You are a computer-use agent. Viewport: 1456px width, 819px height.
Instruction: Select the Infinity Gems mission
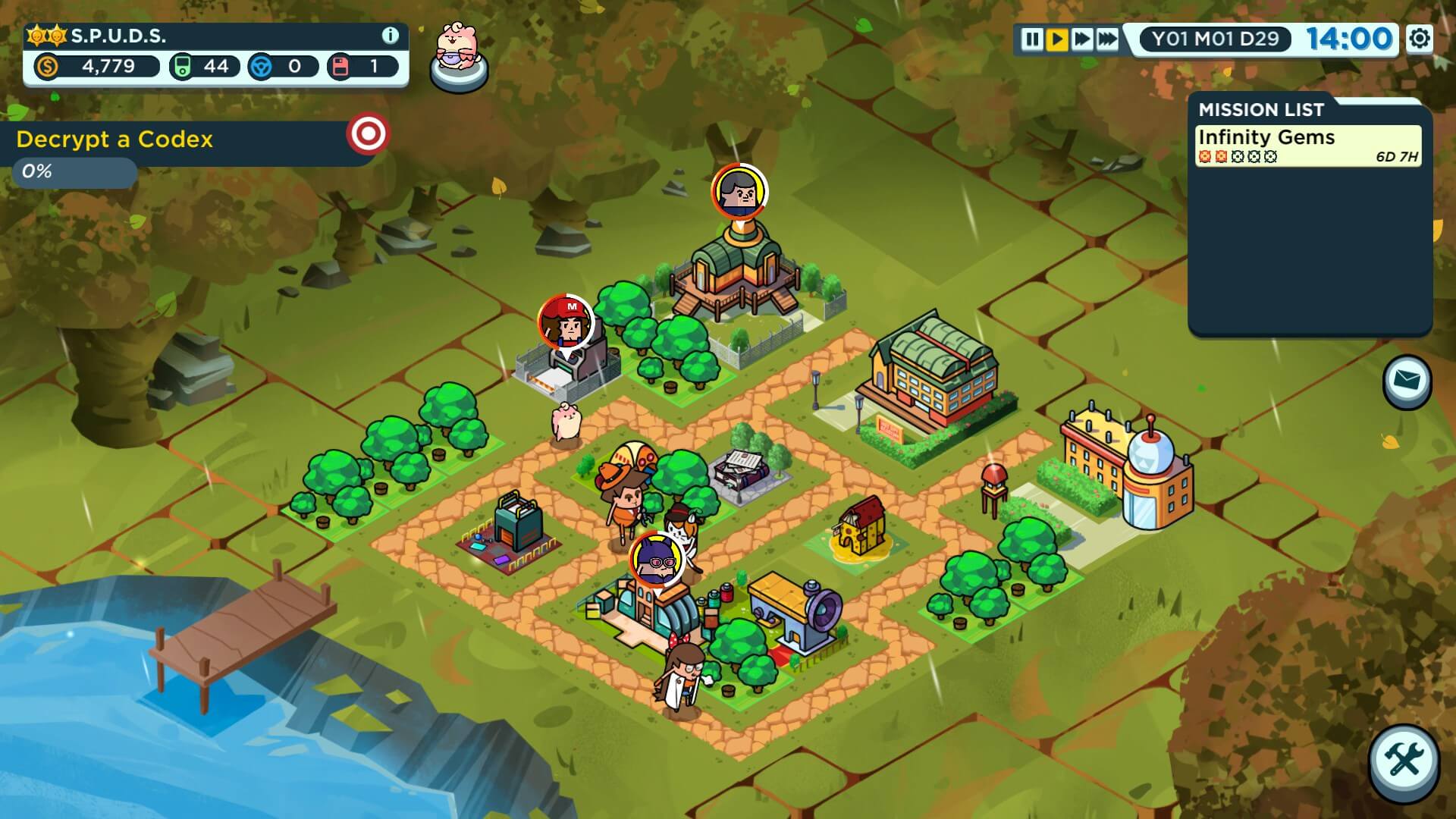[1307, 146]
